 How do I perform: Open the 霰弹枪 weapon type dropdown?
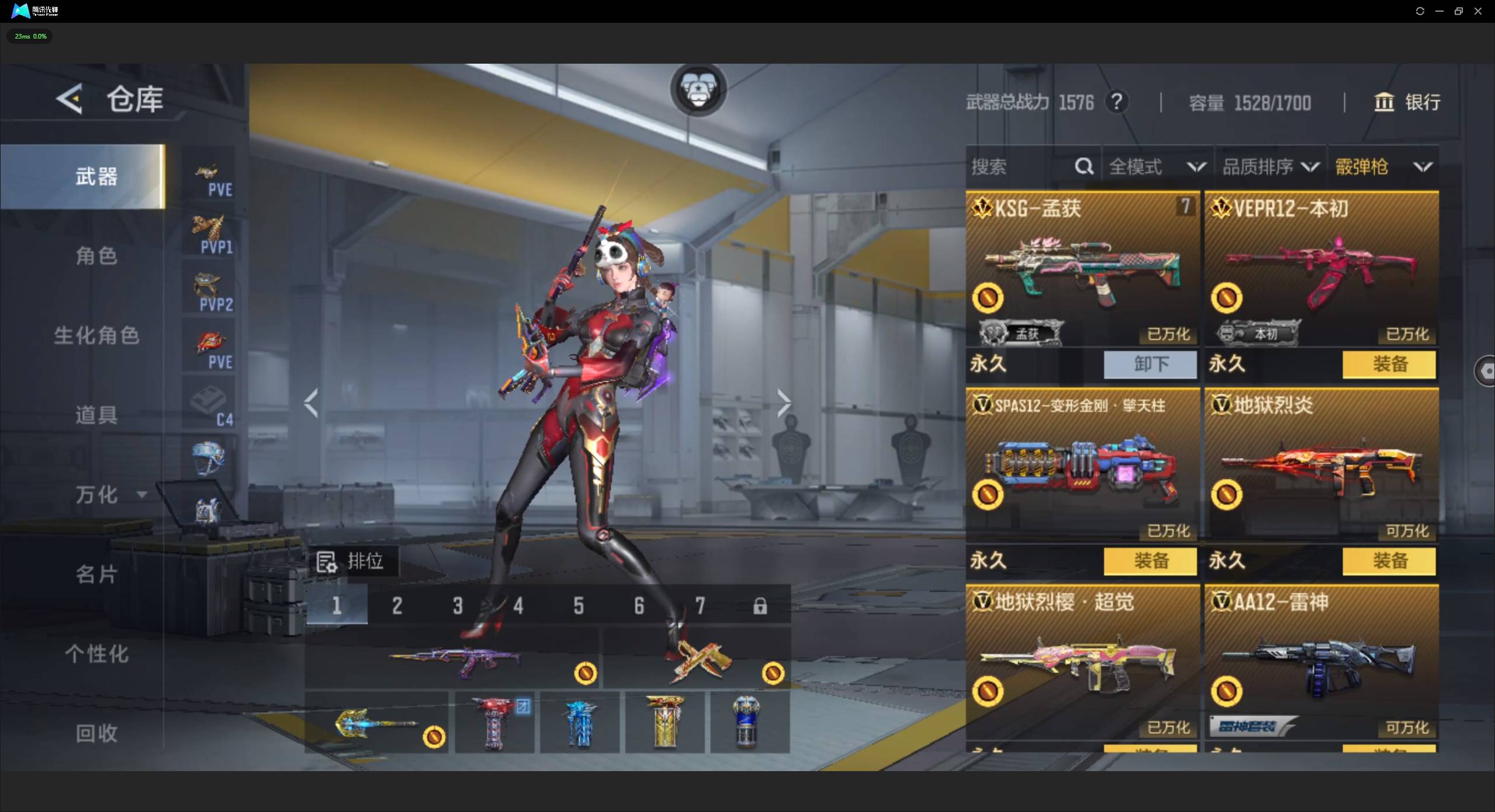[x=1383, y=167]
